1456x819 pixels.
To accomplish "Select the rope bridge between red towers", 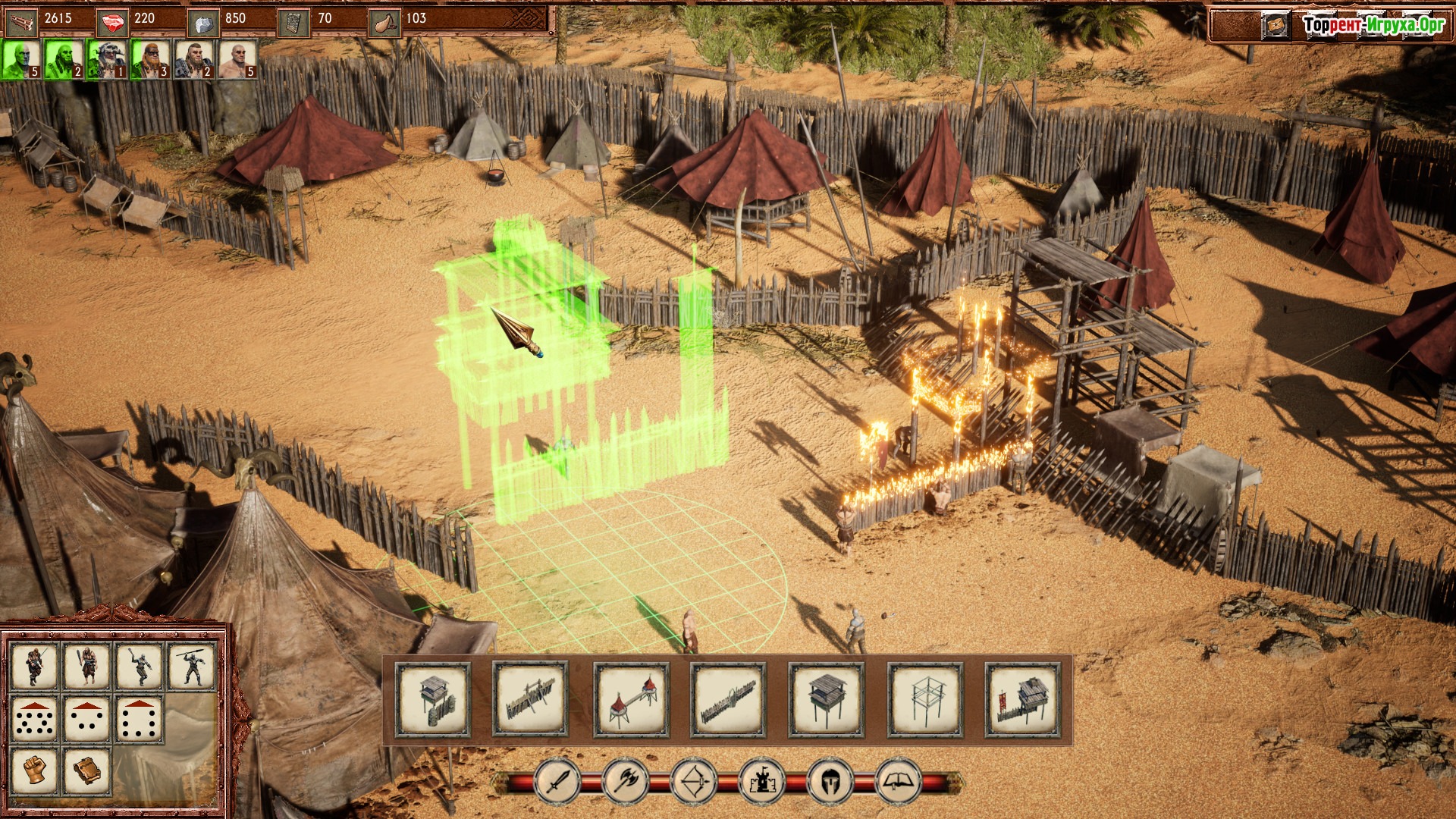I will click(631, 699).
